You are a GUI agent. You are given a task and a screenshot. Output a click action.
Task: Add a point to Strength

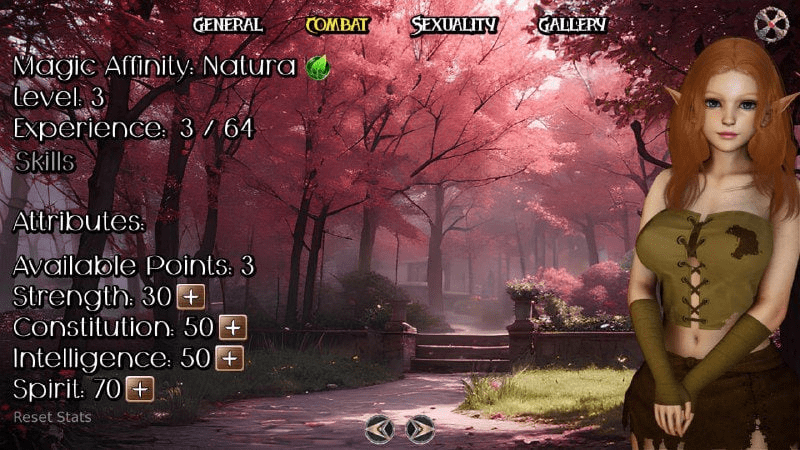pyautogui.click(x=190, y=297)
